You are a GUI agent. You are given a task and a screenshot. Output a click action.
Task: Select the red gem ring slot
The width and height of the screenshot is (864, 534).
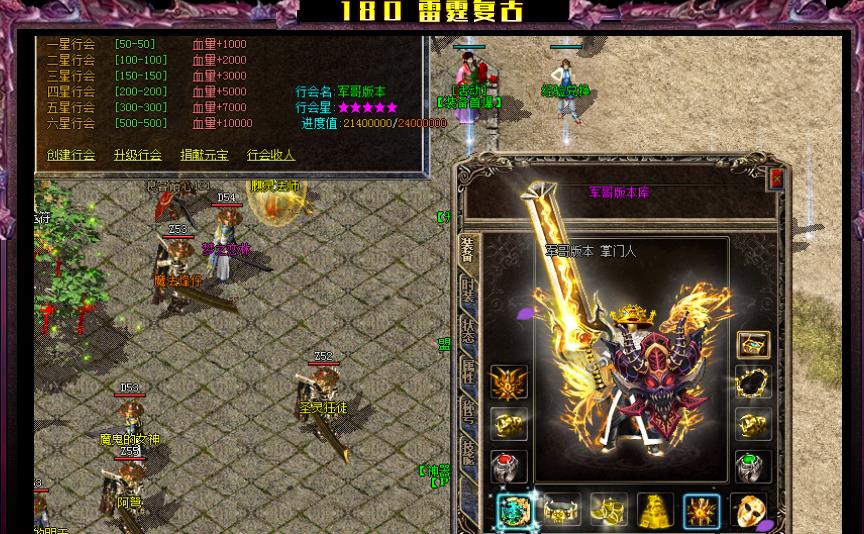coord(508,467)
